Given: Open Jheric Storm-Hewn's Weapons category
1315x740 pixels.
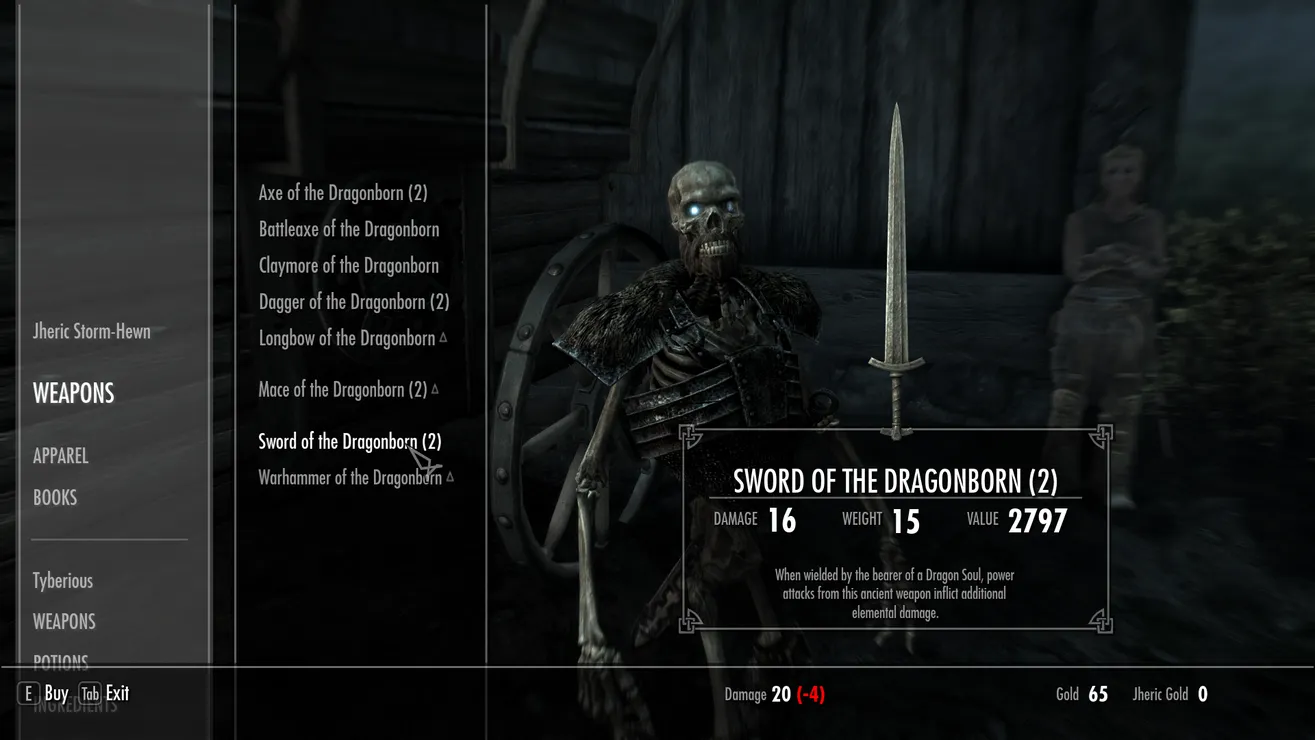Looking at the screenshot, I should click(73, 394).
